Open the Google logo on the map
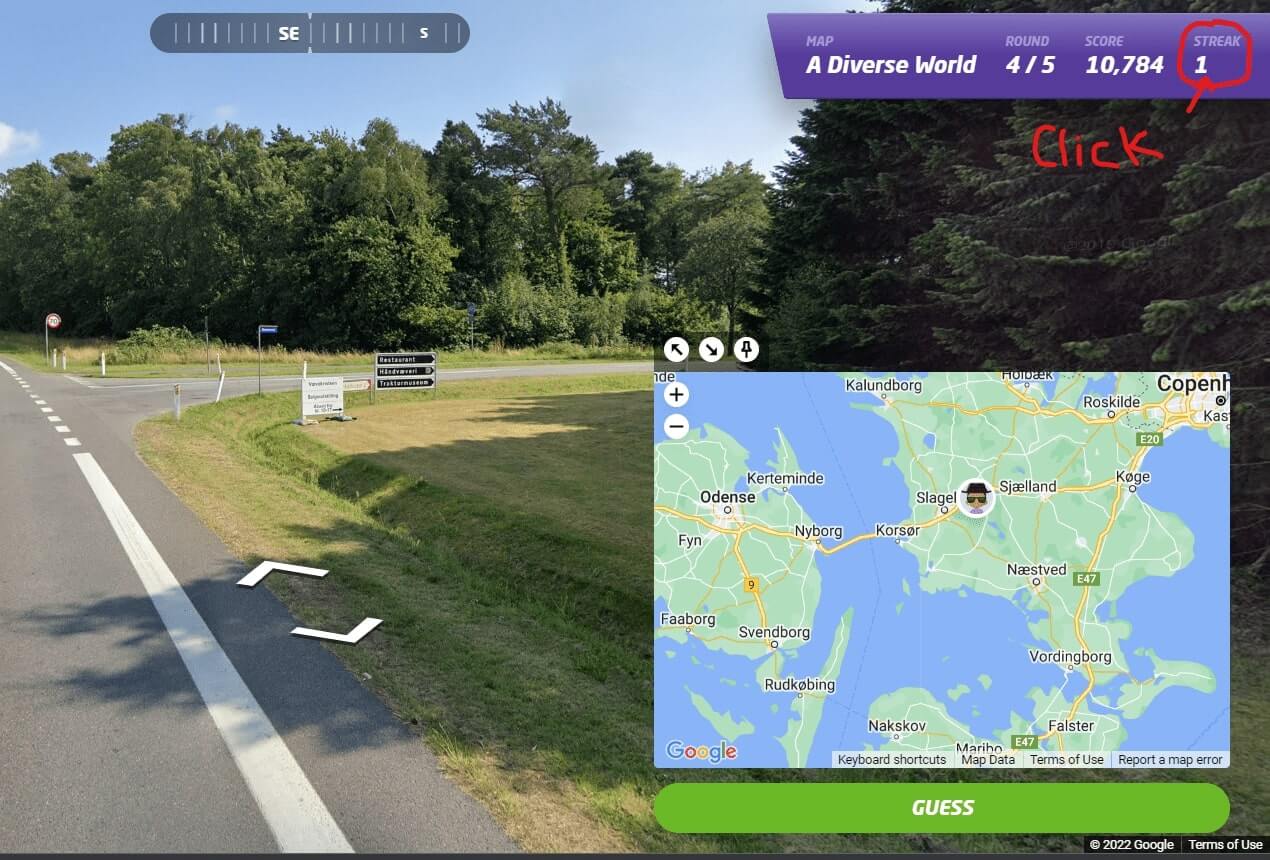 click(701, 751)
